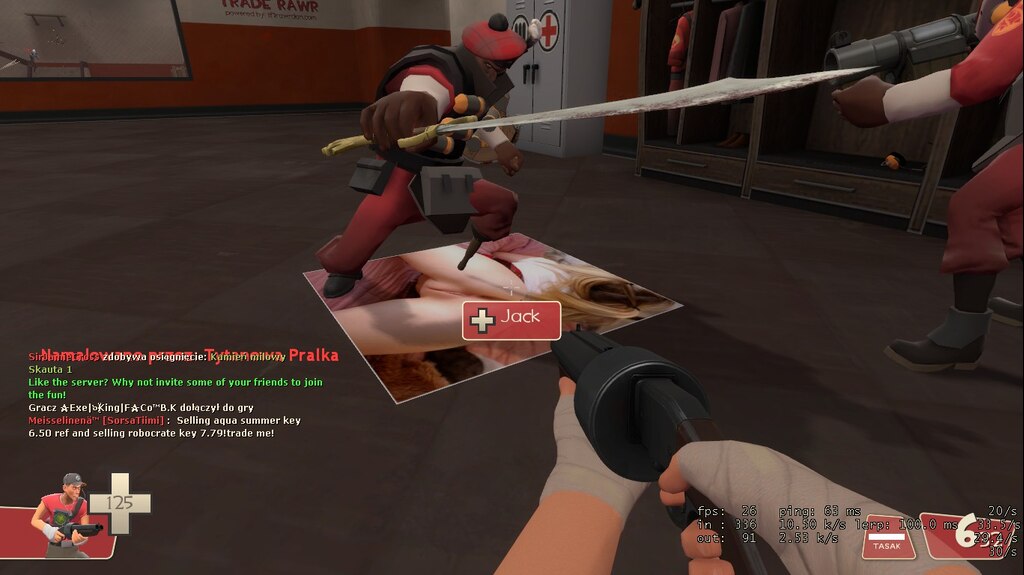Click Meisselinena's trade chat message
The width and height of the screenshot is (1024, 575).
pyautogui.click(x=164, y=427)
